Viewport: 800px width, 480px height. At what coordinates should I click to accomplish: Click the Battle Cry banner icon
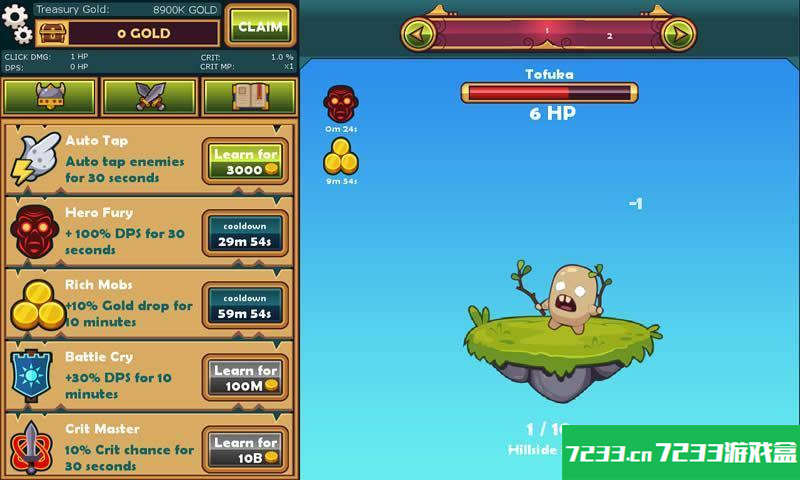[x=34, y=376]
